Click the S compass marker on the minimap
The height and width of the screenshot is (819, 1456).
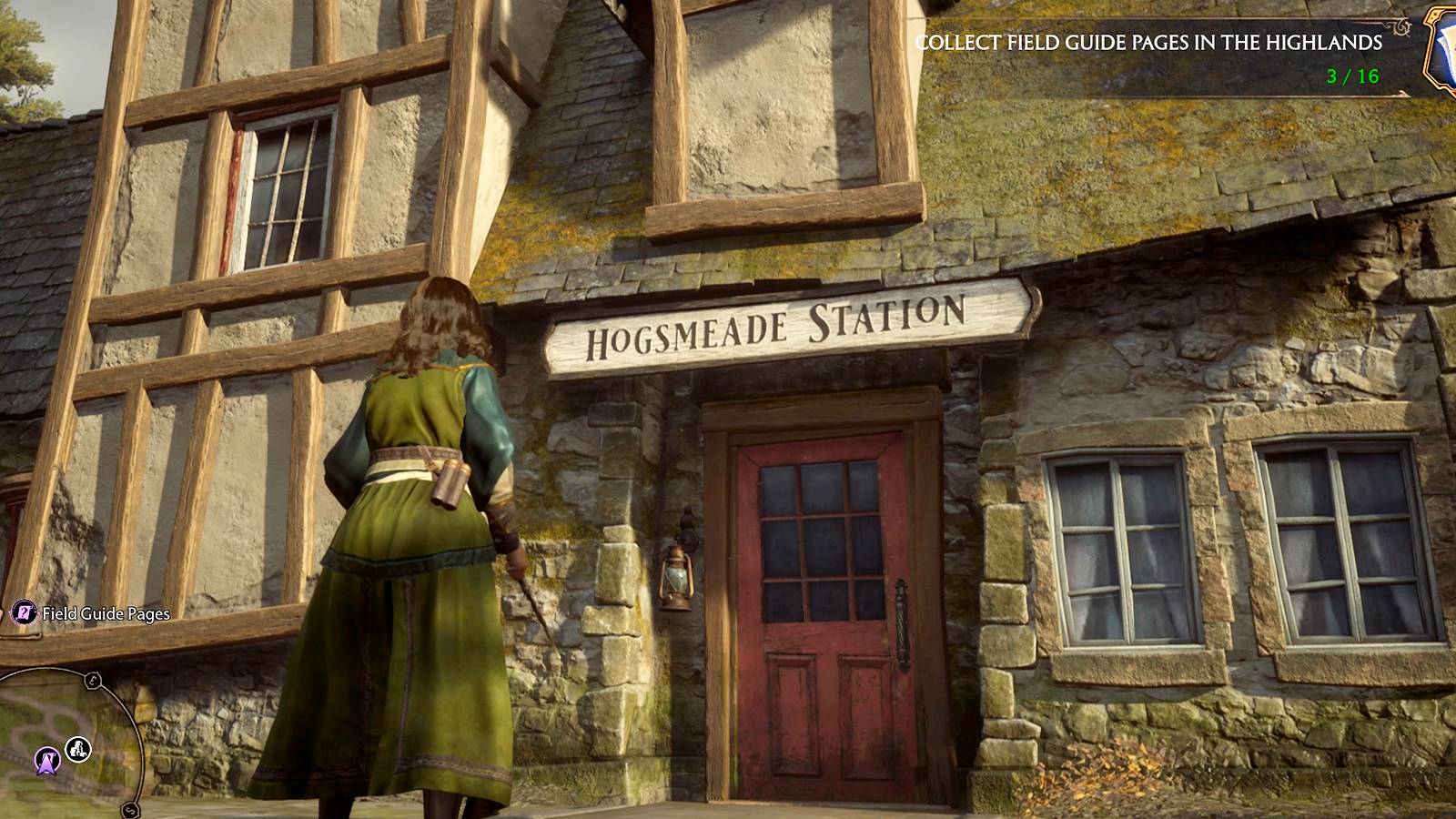pyautogui.click(x=129, y=808)
